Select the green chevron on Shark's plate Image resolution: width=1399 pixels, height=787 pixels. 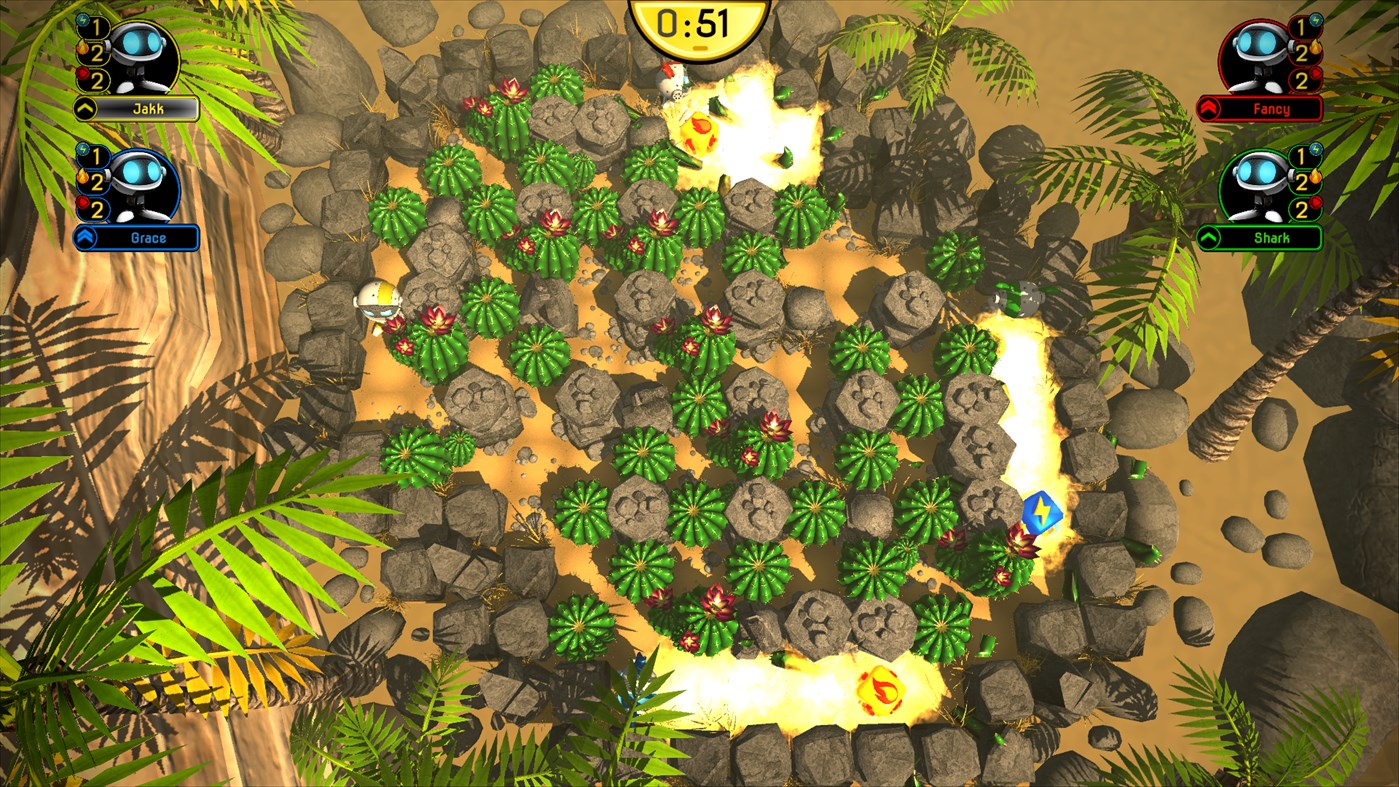pyautogui.click(x=1208, y=235)
